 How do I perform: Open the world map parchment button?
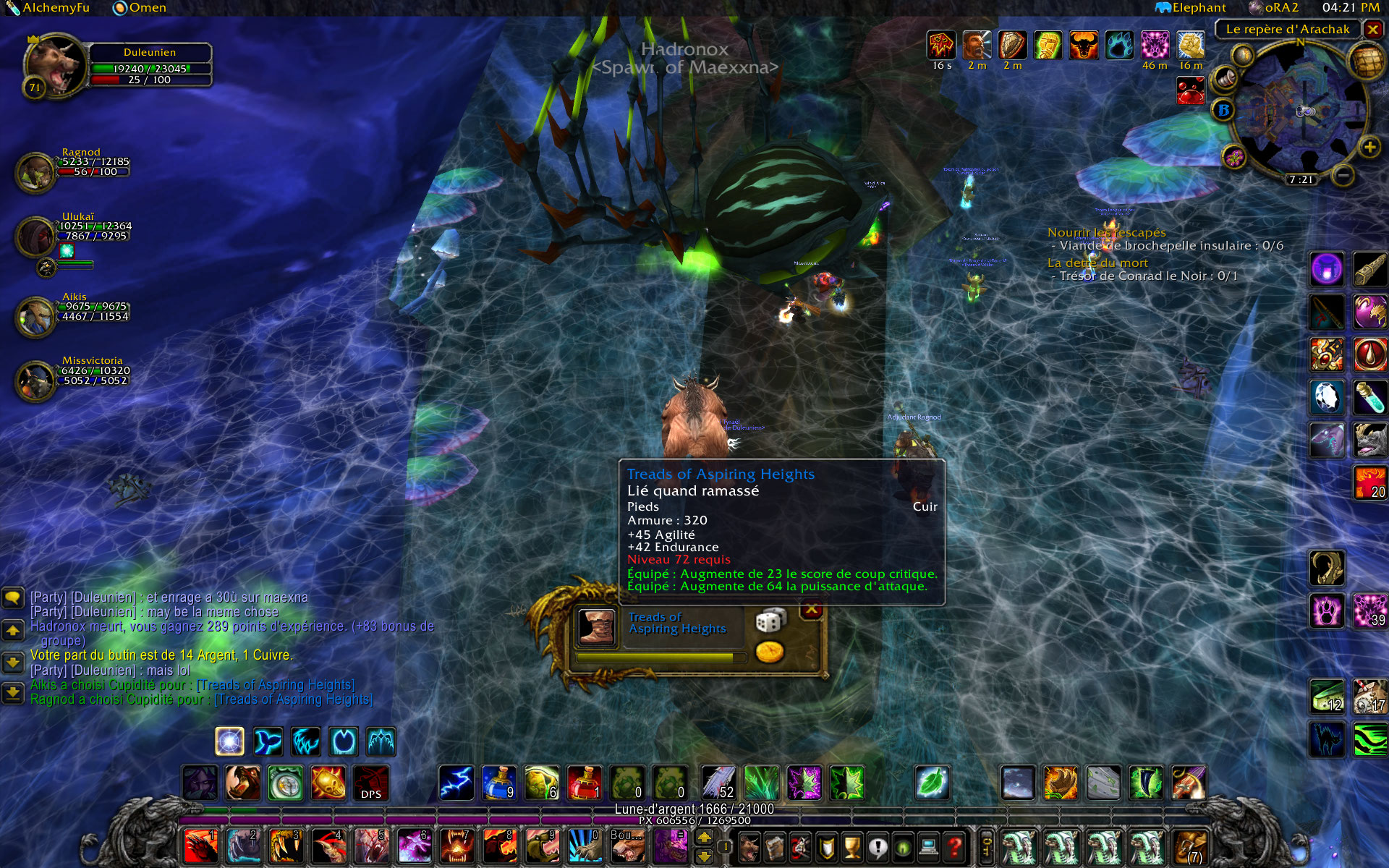coord(1365,62)
